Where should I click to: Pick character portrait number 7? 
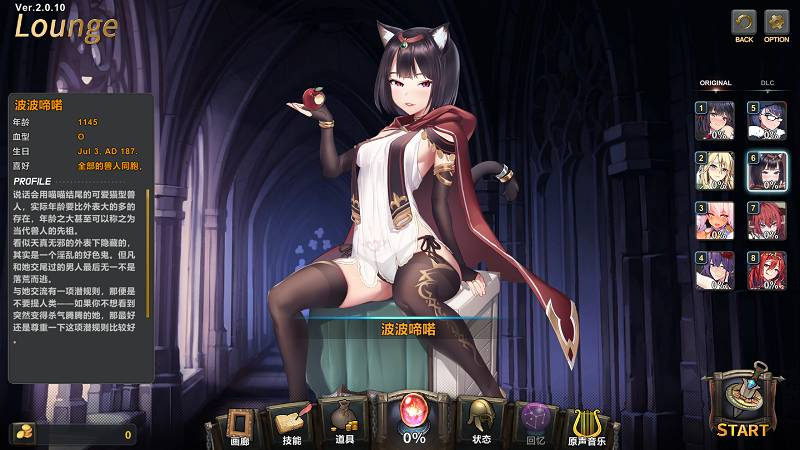768,220
